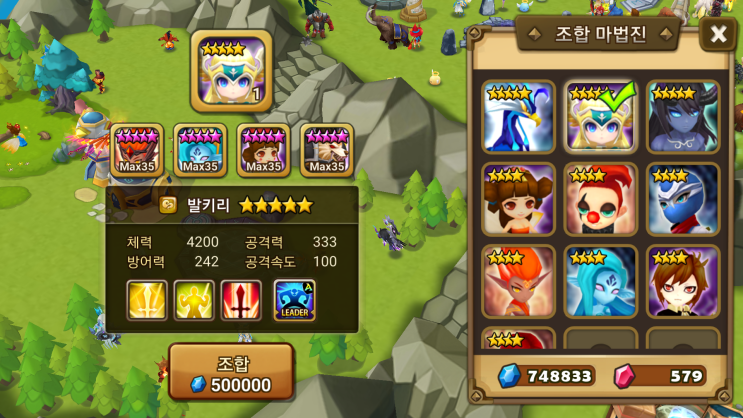Select the blue-skinned water spirit monster

(600, 281)
